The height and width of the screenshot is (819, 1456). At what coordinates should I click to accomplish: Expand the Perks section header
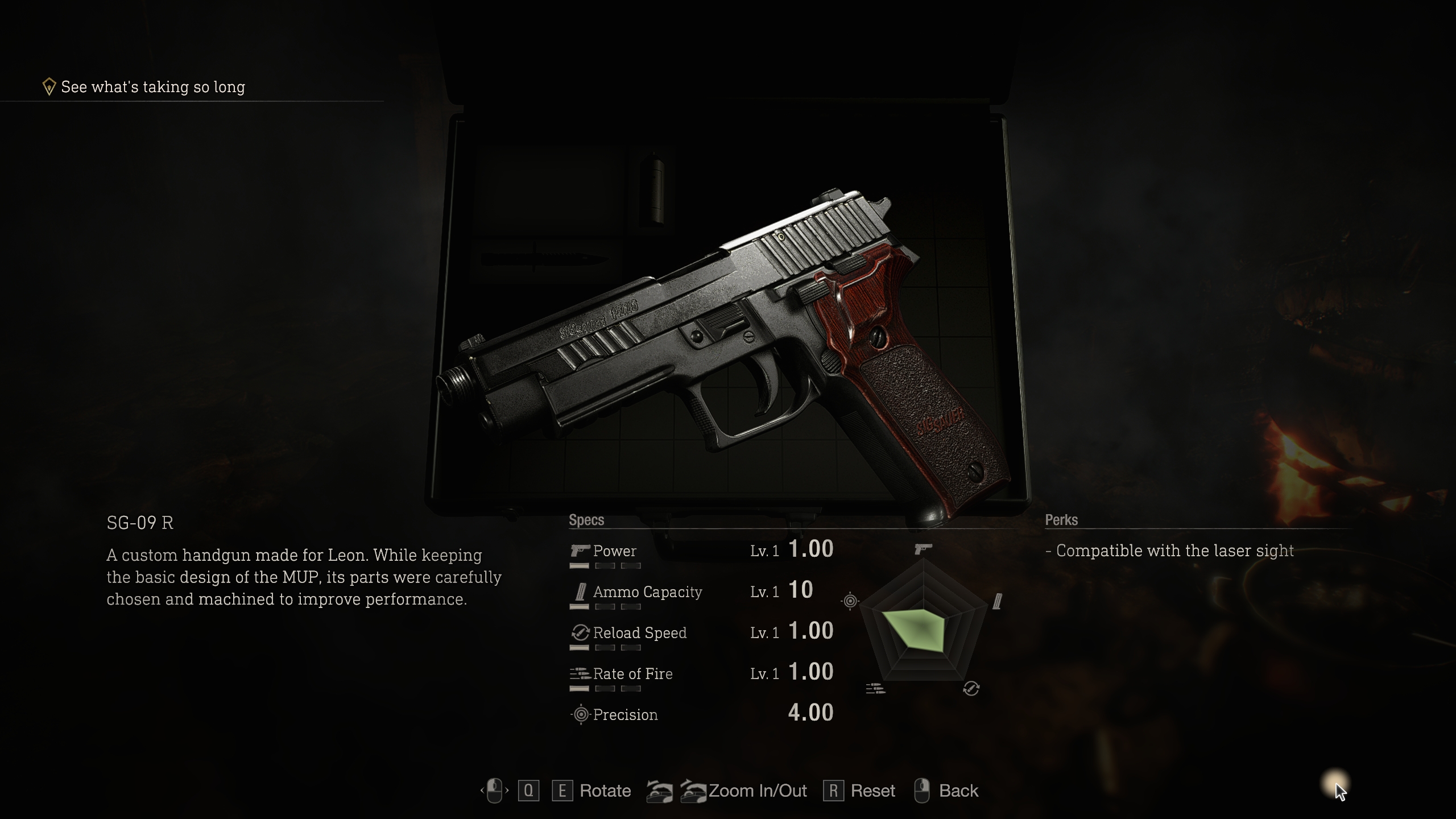[x=1061, y=520]
